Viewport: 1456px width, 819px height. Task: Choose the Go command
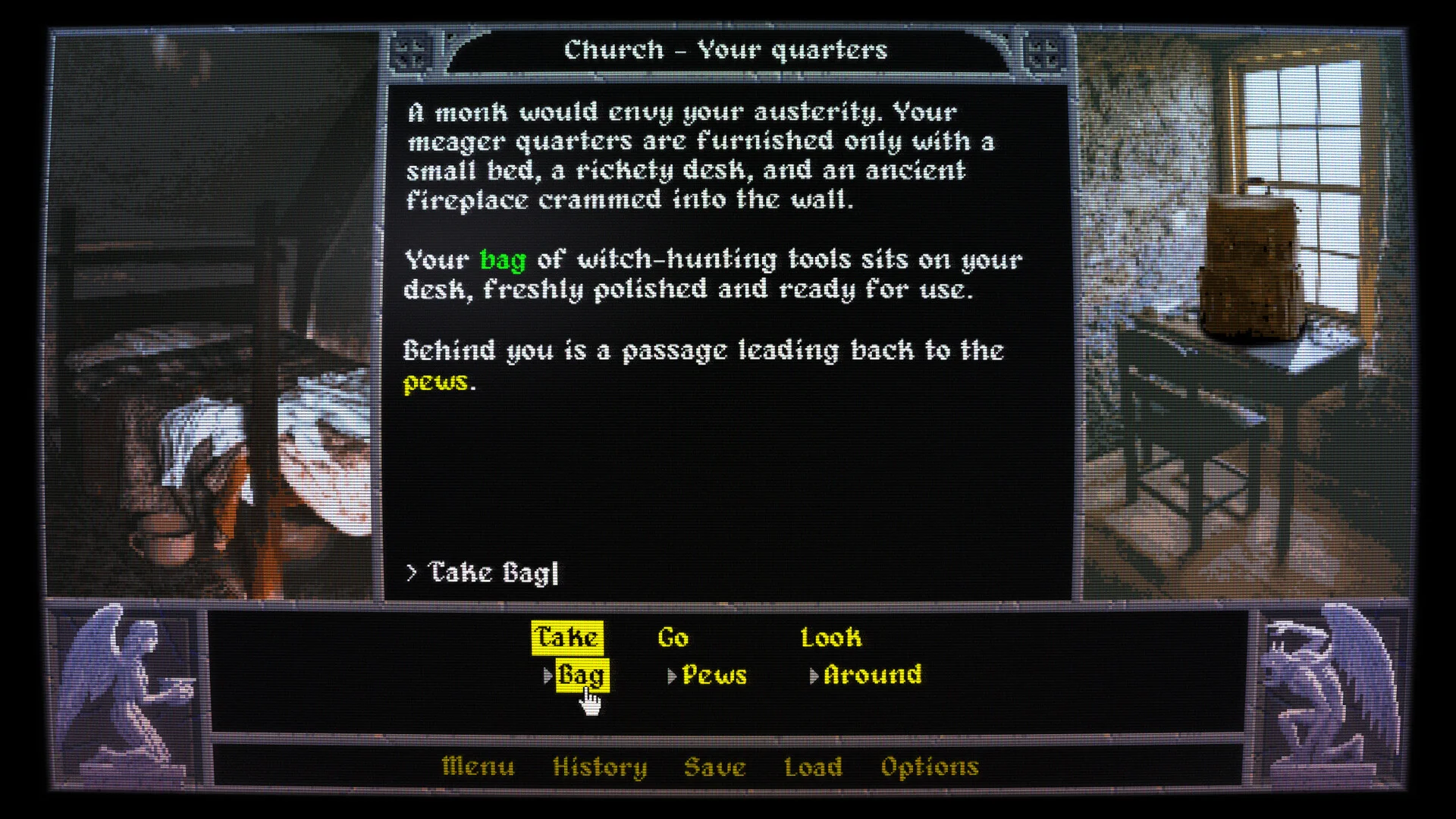click(676, 638)
